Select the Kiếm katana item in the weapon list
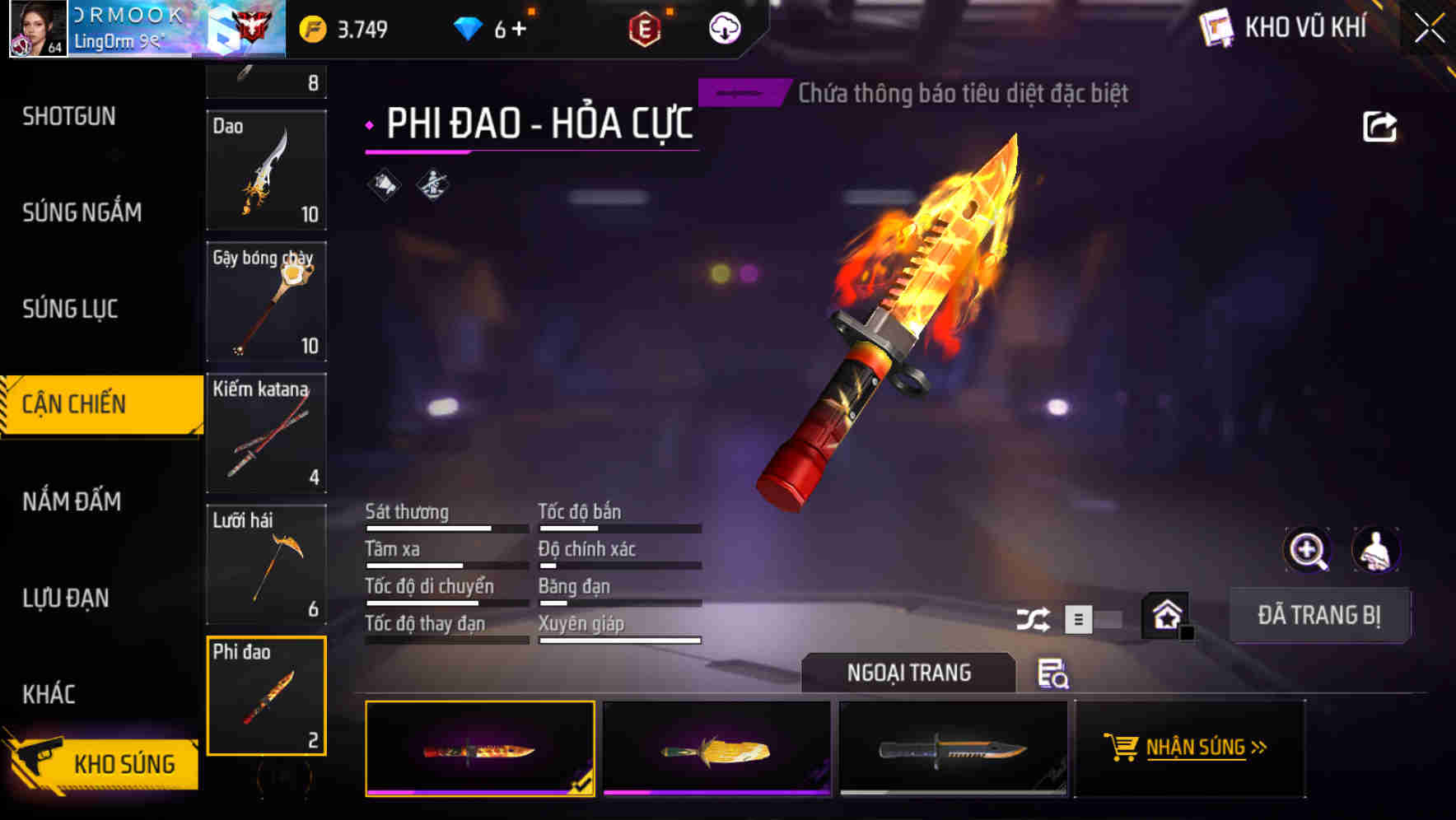The width and height of the screenshot is (1456, 820). [x=266, y=434]
